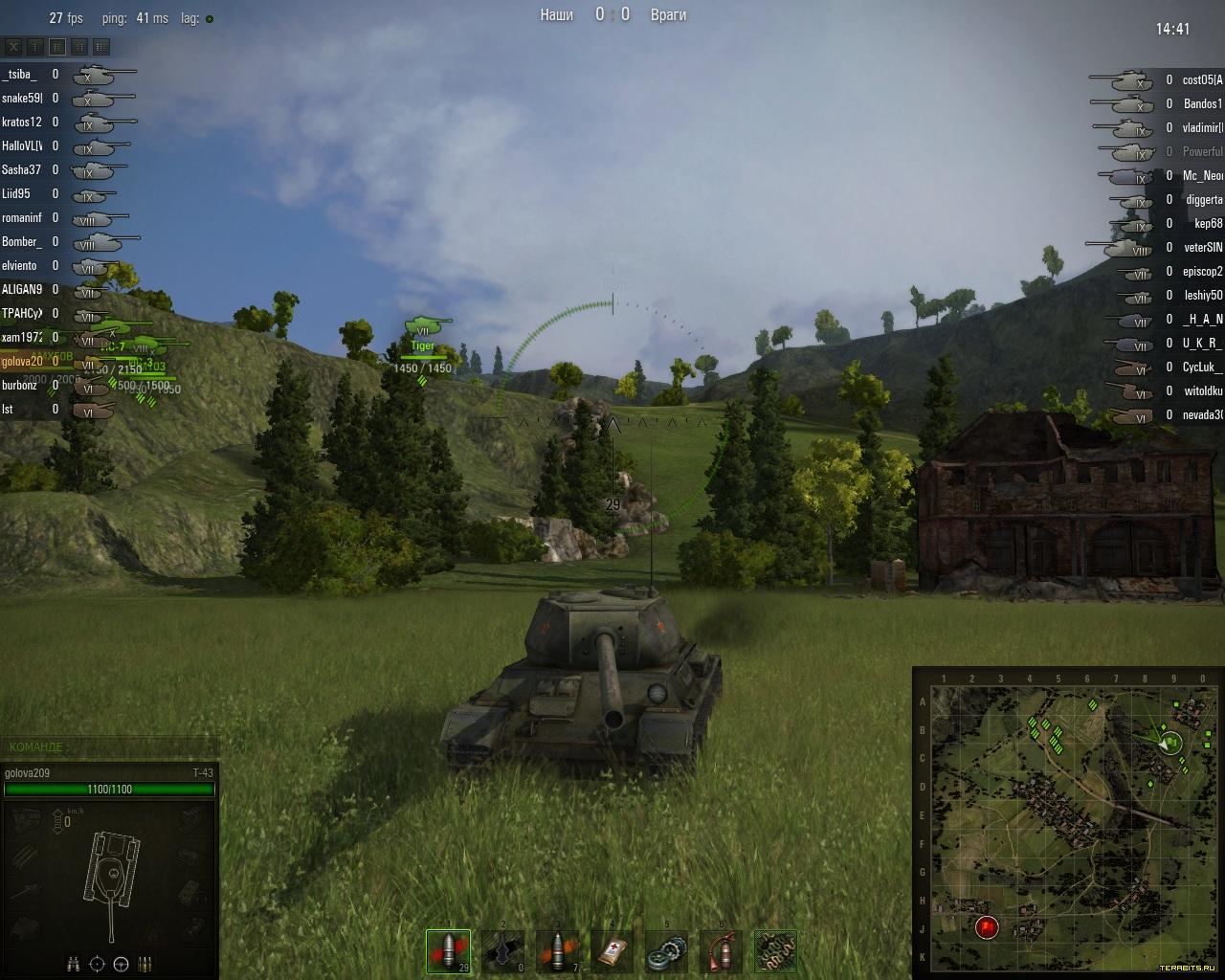Click the red enemy base flag on minimap
The height and width of the screenshot is (980, 1225).
[987, 926]
